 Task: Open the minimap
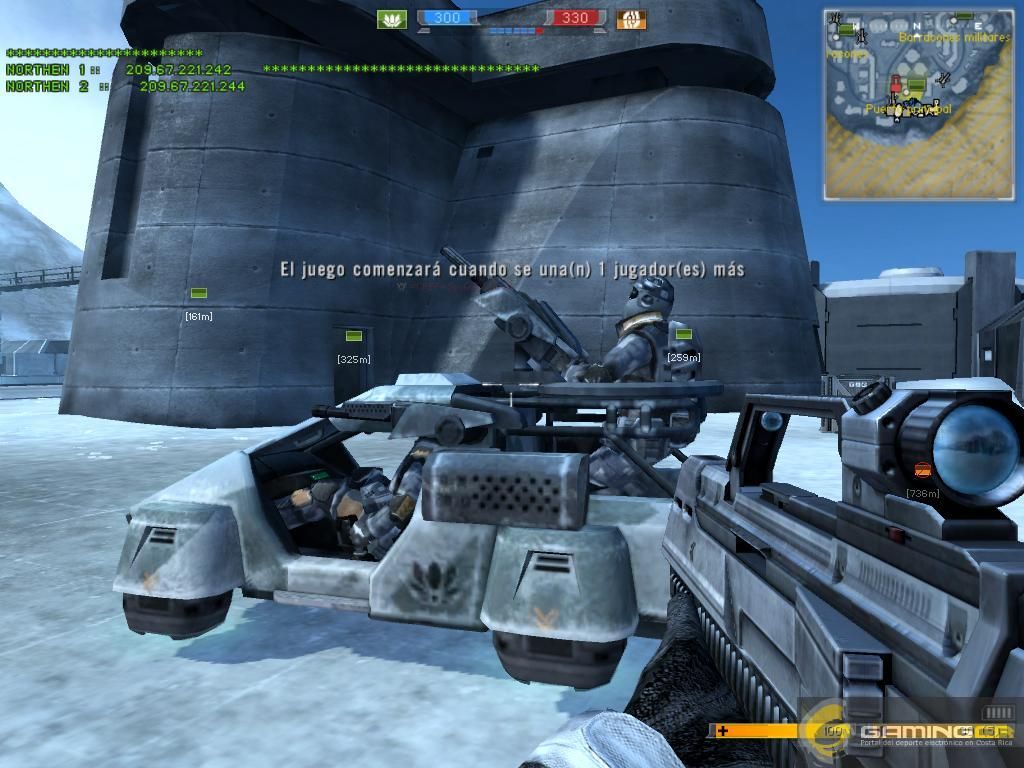[x=918, y=104]
